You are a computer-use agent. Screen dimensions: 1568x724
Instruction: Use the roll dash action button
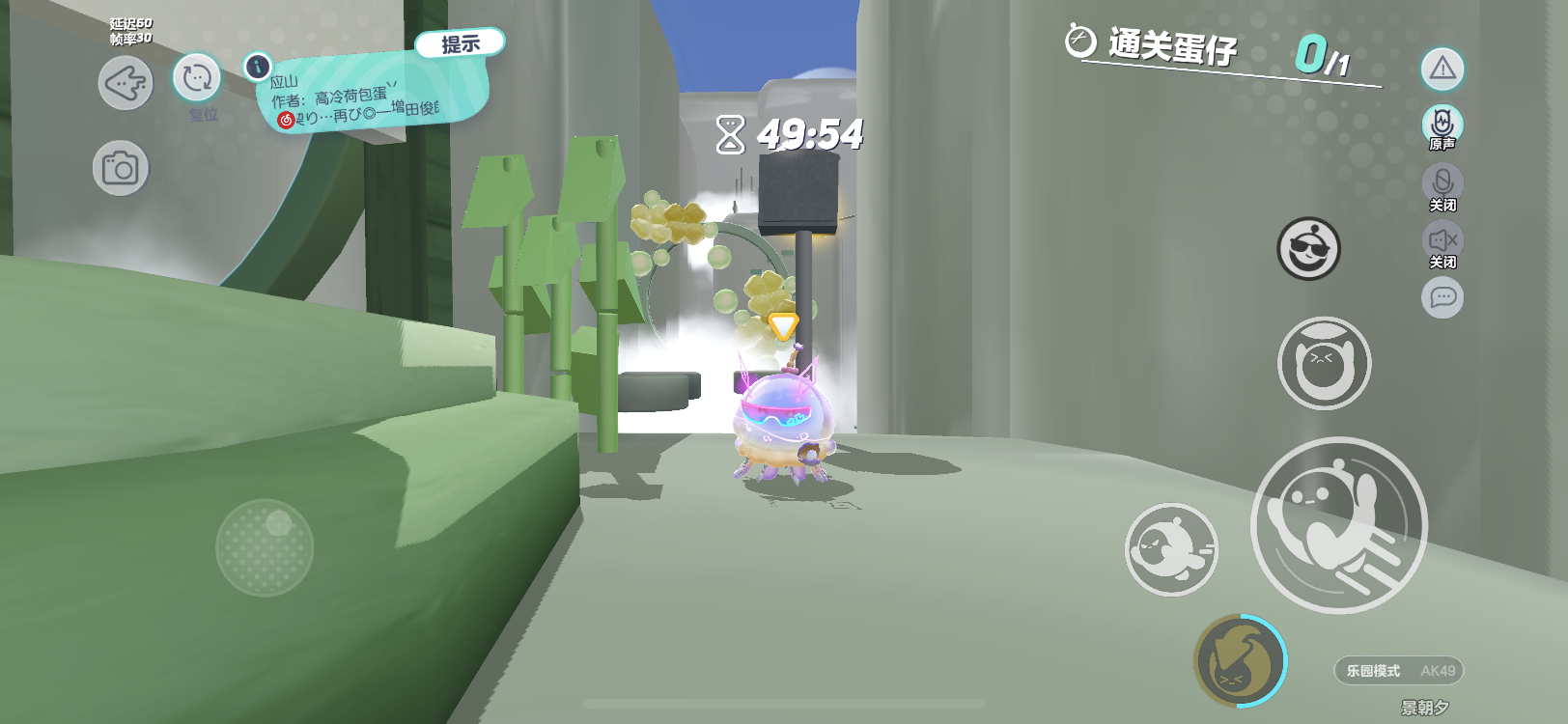pos(1171,549)
